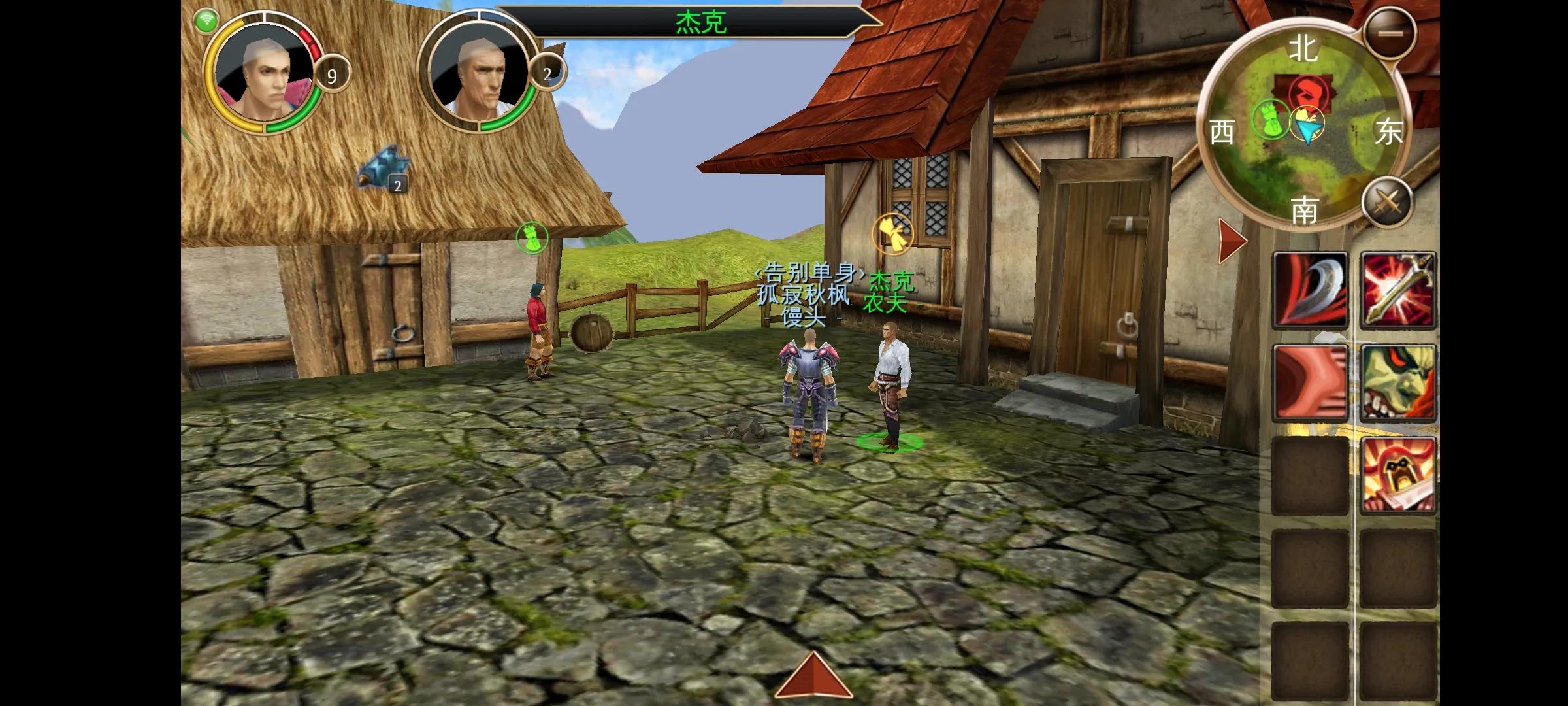Image resolution: width=1568 pixels, height=706 pixels.
Task: Use the glowing sword strike skill
Action: point(1398,290)
